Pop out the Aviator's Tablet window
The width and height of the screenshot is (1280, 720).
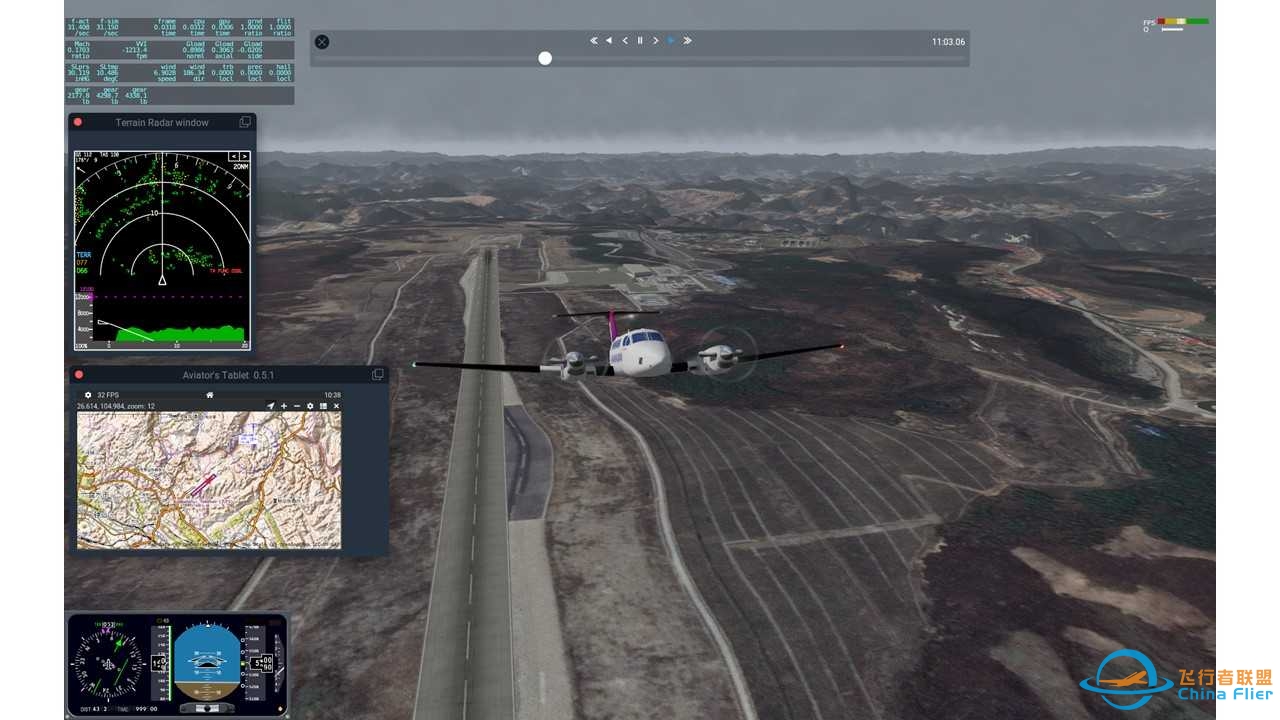coord(378,375)
